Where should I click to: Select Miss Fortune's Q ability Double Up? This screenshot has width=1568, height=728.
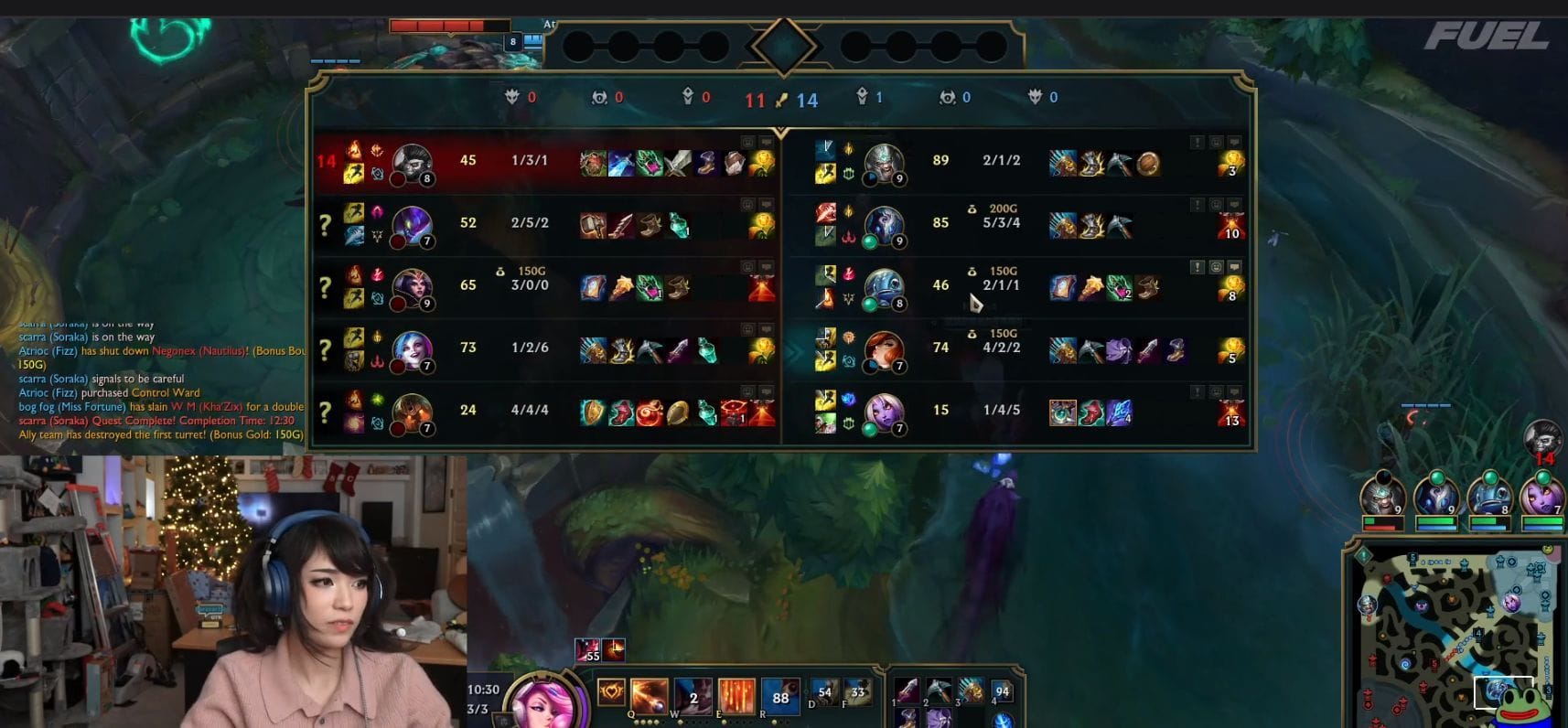point(647,693)
